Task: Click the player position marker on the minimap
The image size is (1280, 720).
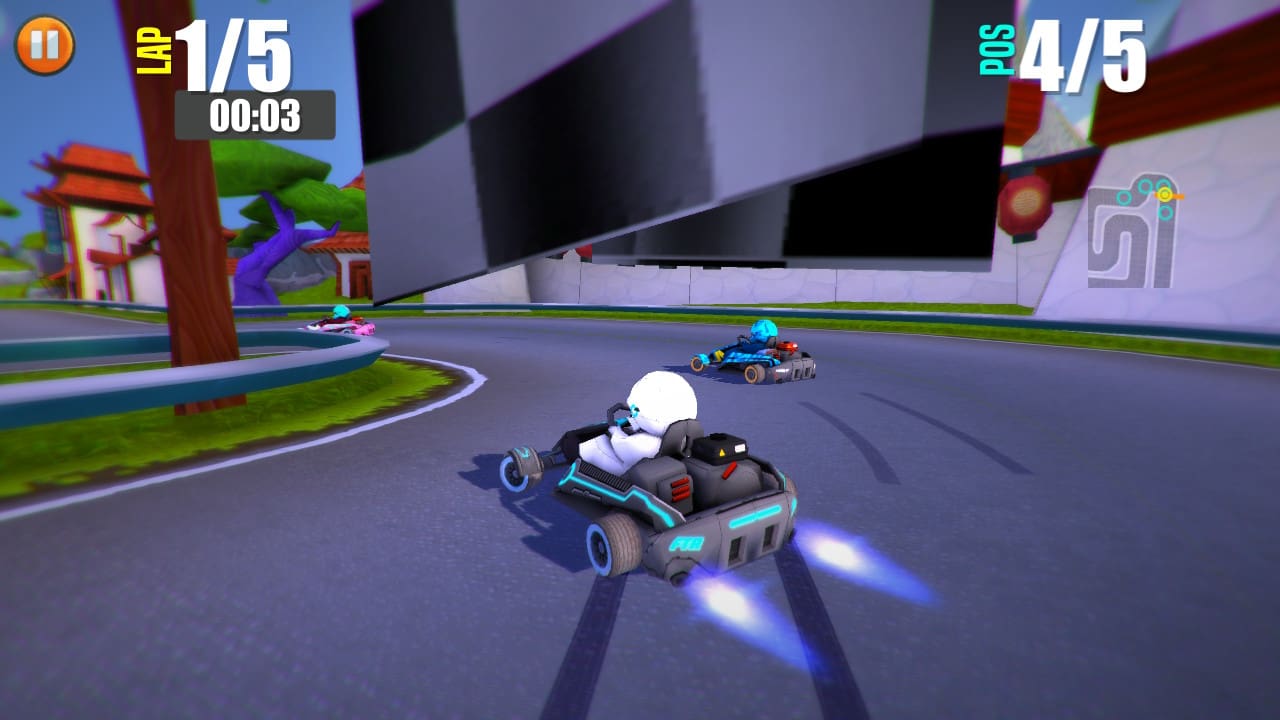Action: point(1165,194)
